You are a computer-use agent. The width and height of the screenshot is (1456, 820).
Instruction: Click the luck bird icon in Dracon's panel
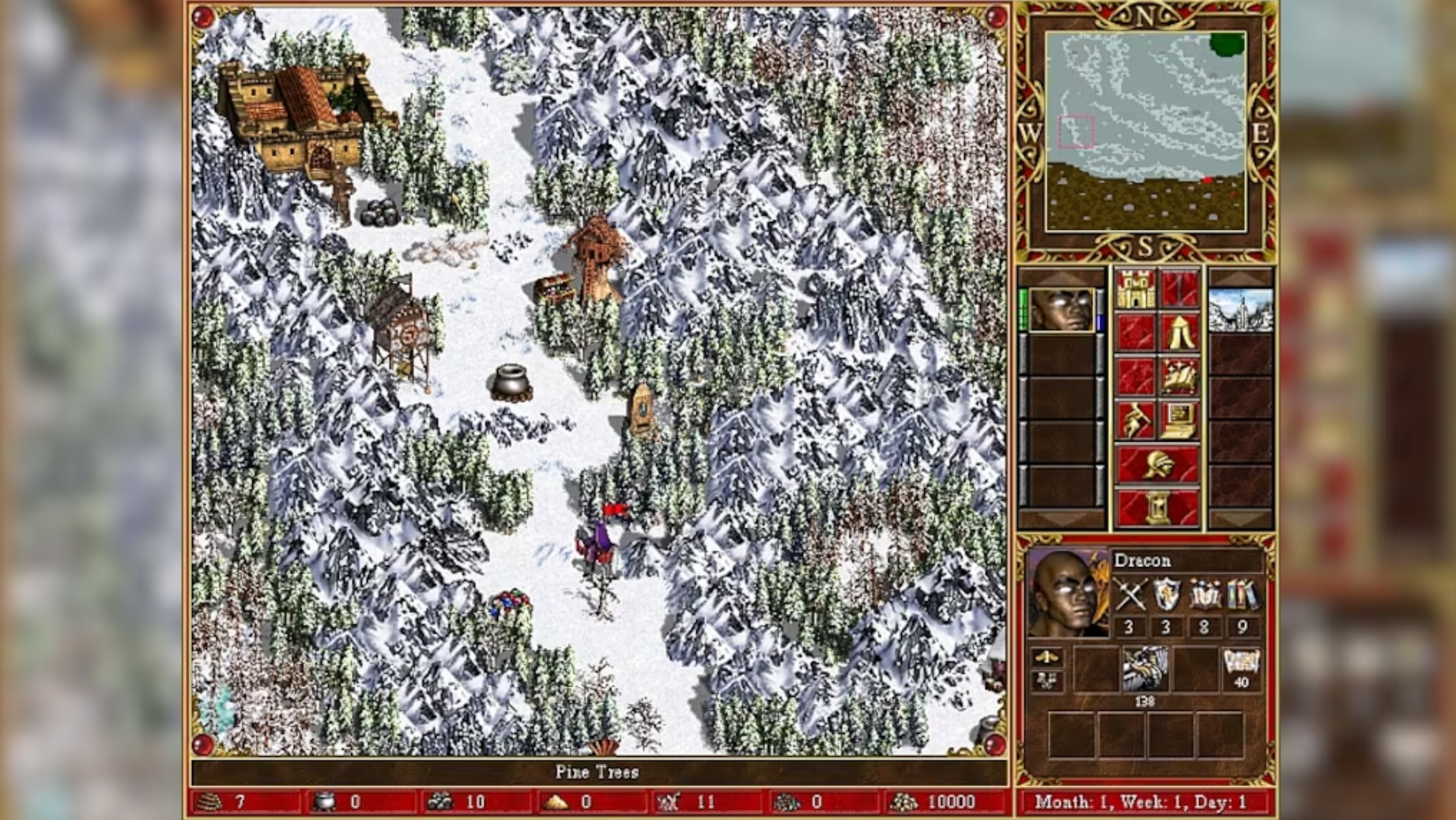(1047, 658)
